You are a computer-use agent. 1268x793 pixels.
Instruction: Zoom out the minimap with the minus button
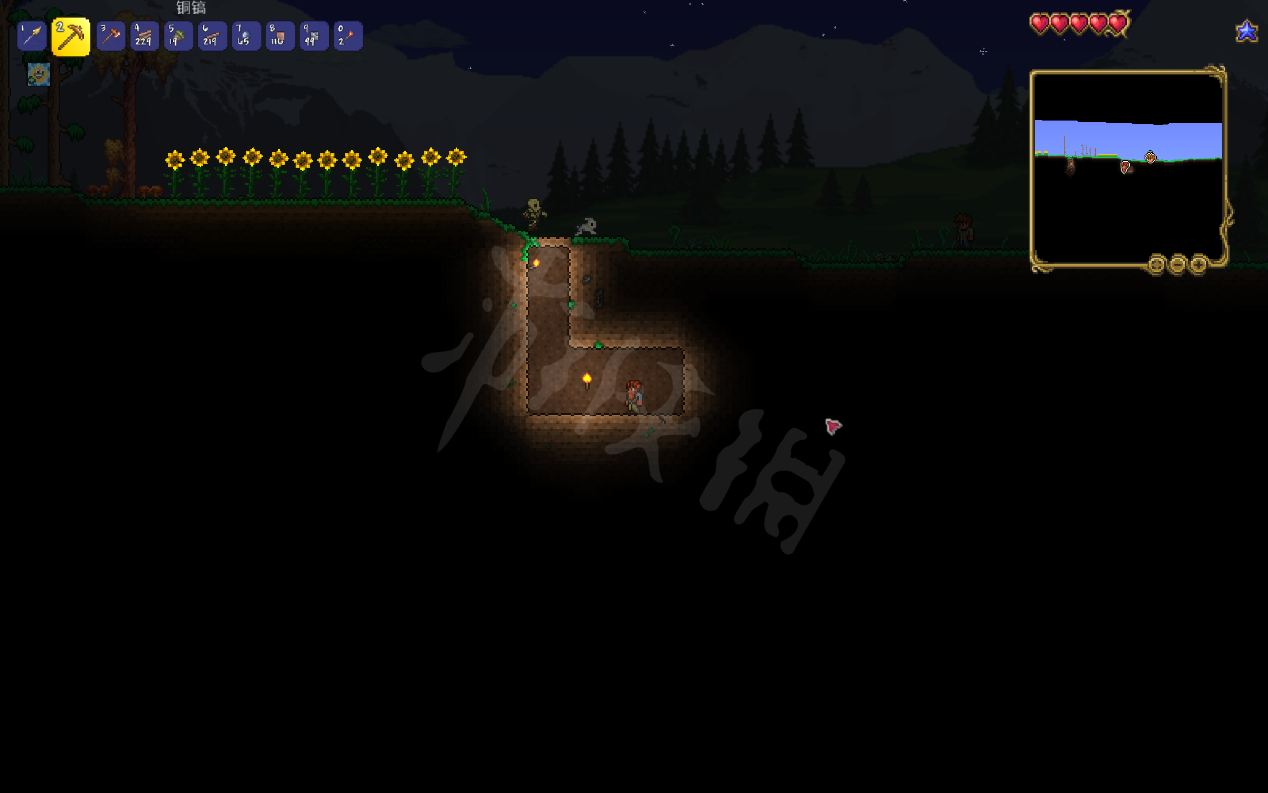point(1177,265)
